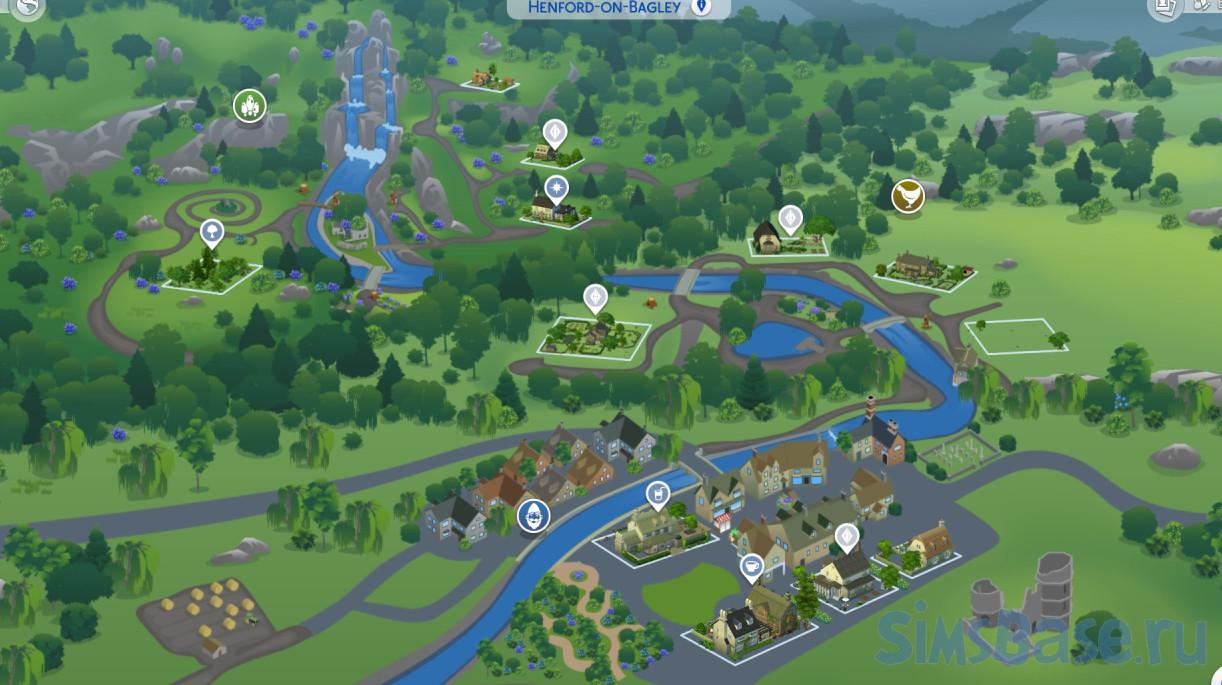The width and height of the screenshot is (1222, 685).
Task: Select the plumbob pin in the village
Action: 847,537
